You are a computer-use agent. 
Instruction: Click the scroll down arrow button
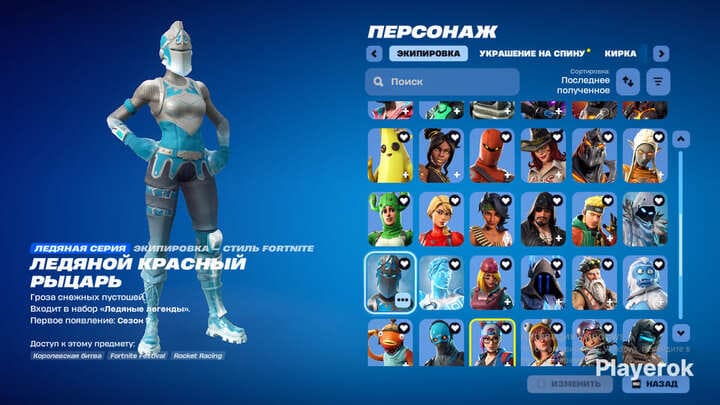tap(681, 332)
